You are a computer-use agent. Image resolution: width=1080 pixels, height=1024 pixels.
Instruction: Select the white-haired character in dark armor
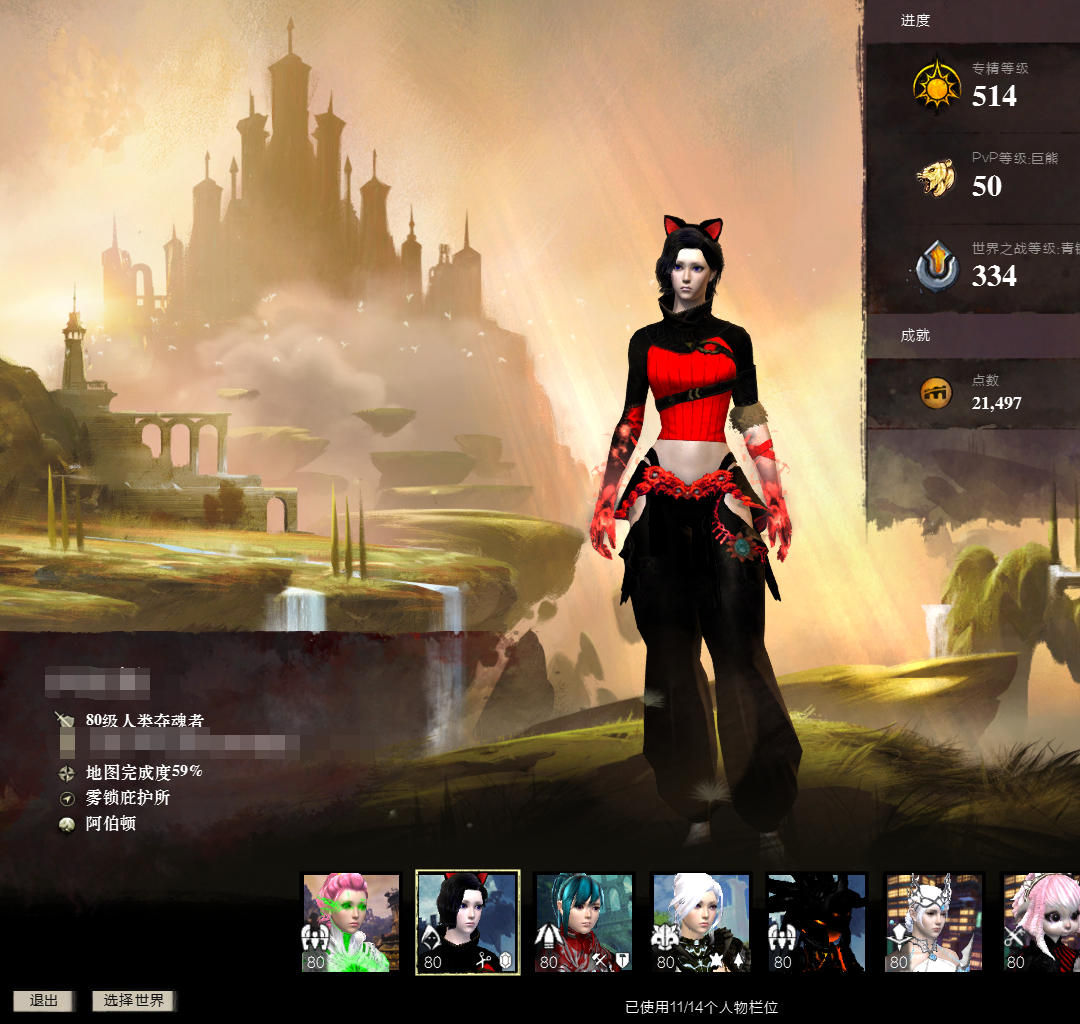[x=700, y=923]
